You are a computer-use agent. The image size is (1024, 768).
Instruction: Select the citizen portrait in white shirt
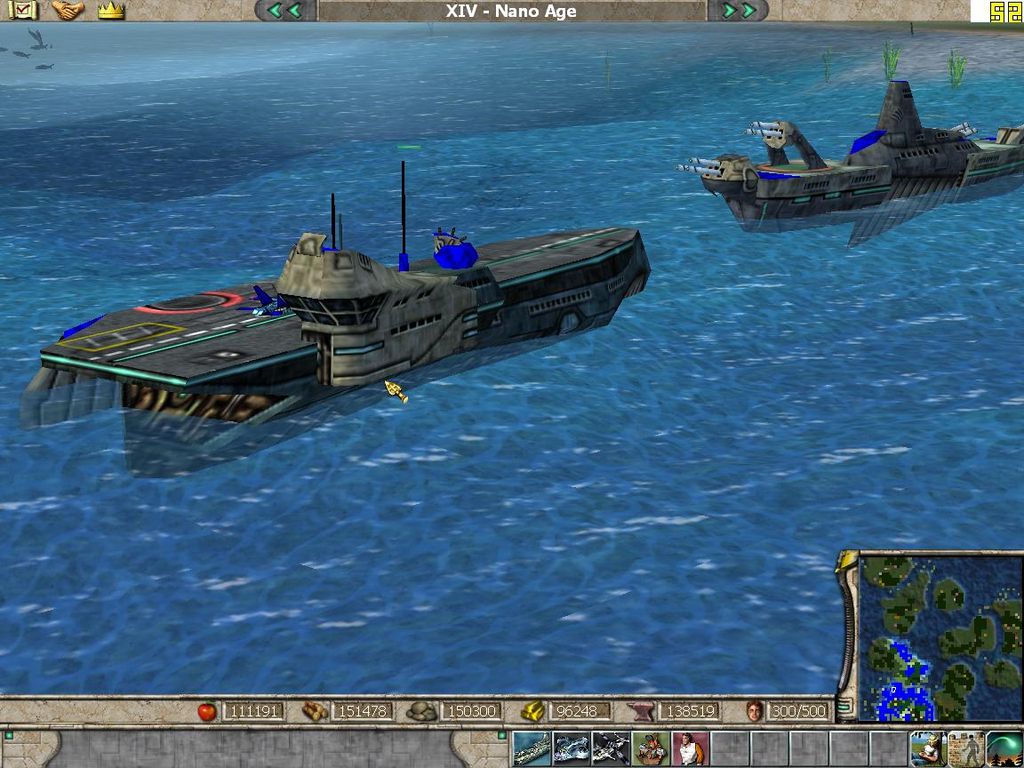tap(690, 749)
